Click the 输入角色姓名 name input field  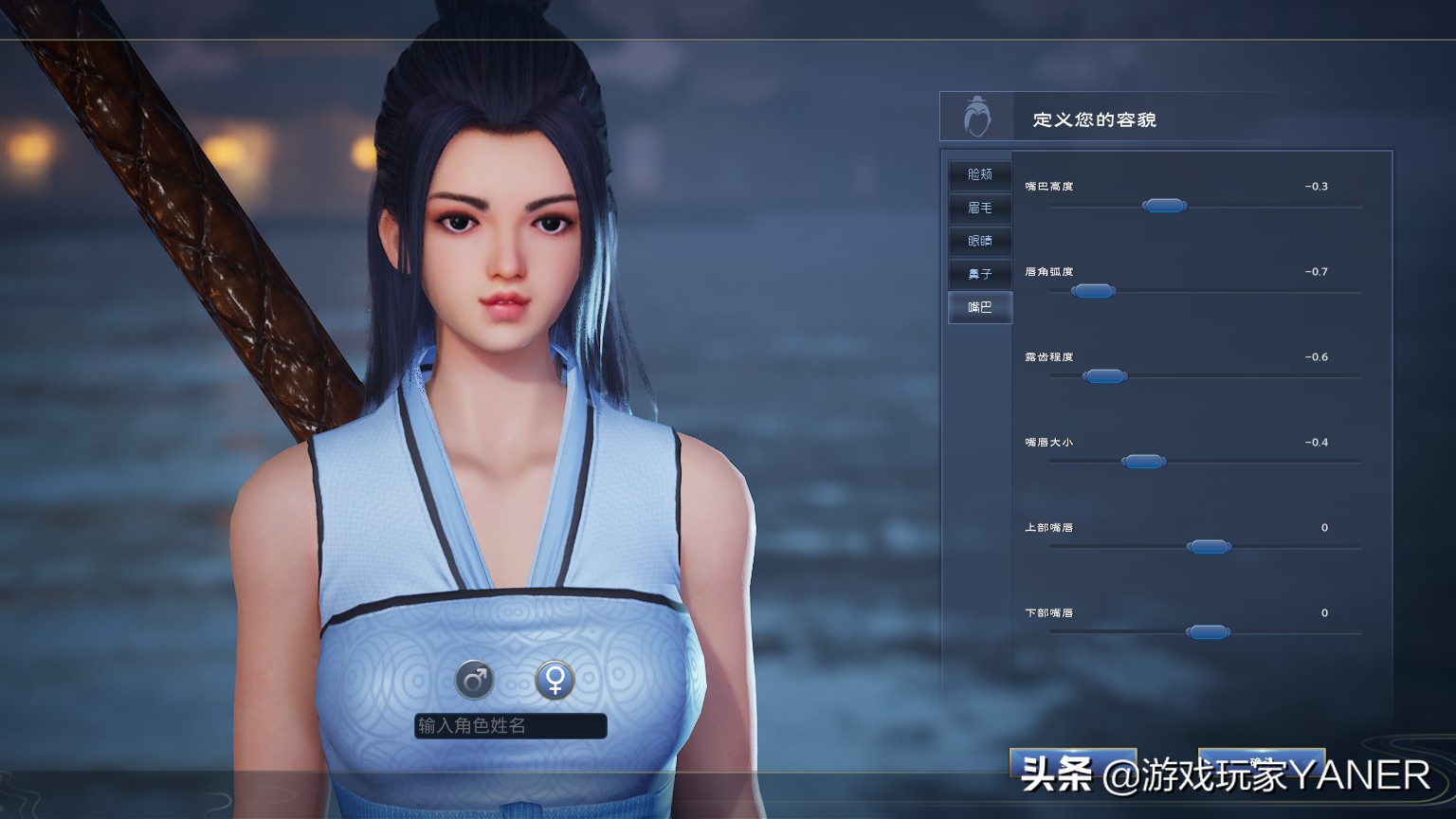coord(509,726)
